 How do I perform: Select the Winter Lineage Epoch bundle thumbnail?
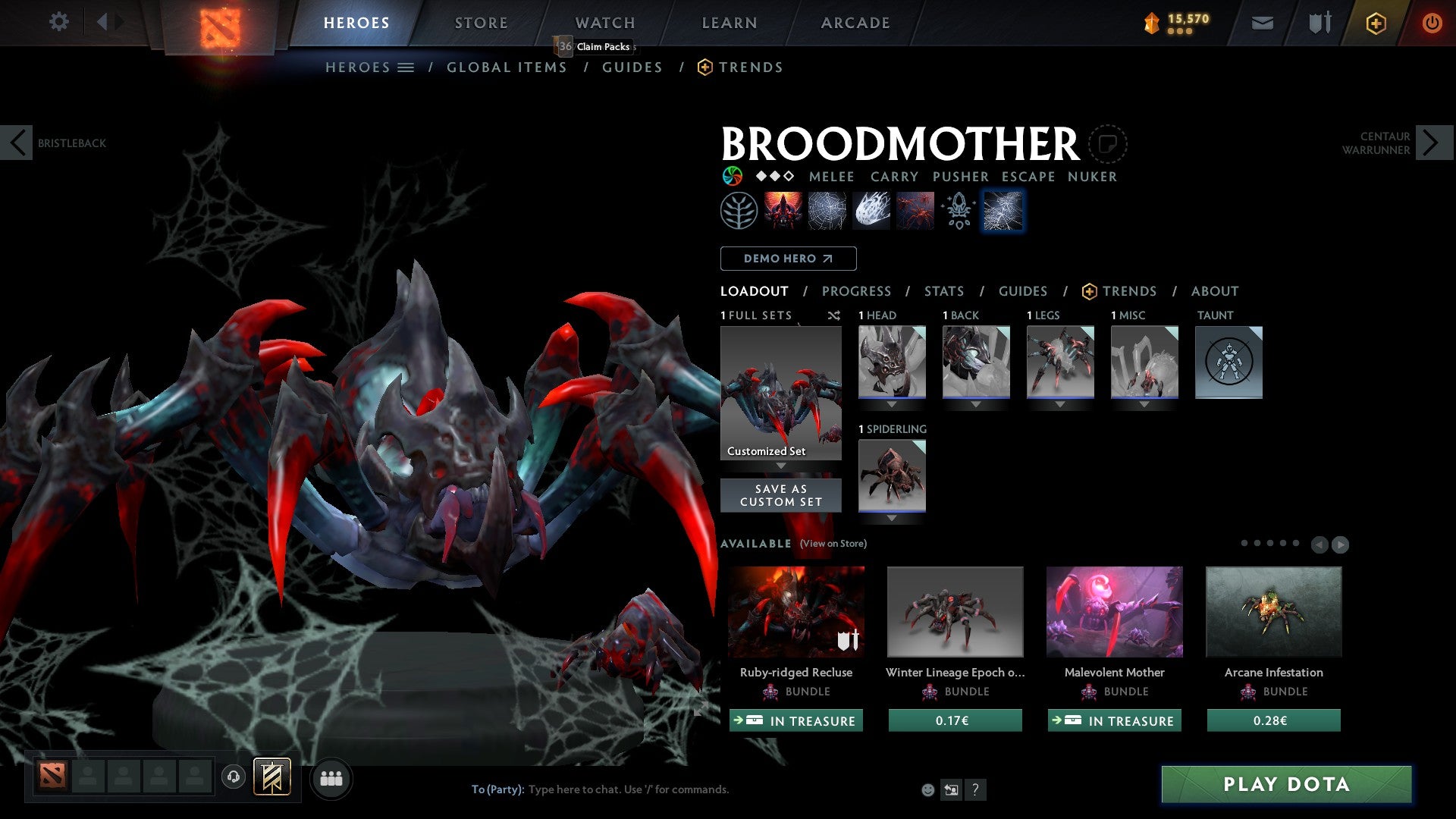[955, 611]
